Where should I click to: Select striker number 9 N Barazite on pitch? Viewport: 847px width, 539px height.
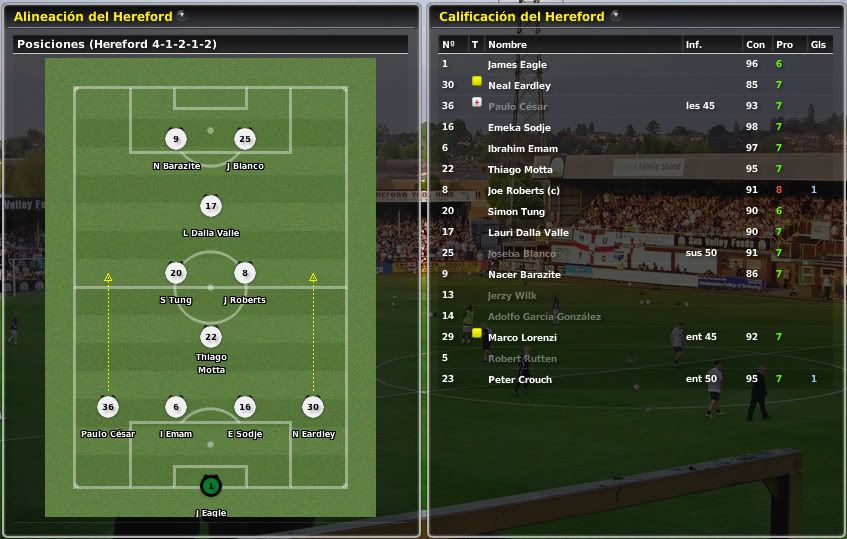click(x=176, y=139)
